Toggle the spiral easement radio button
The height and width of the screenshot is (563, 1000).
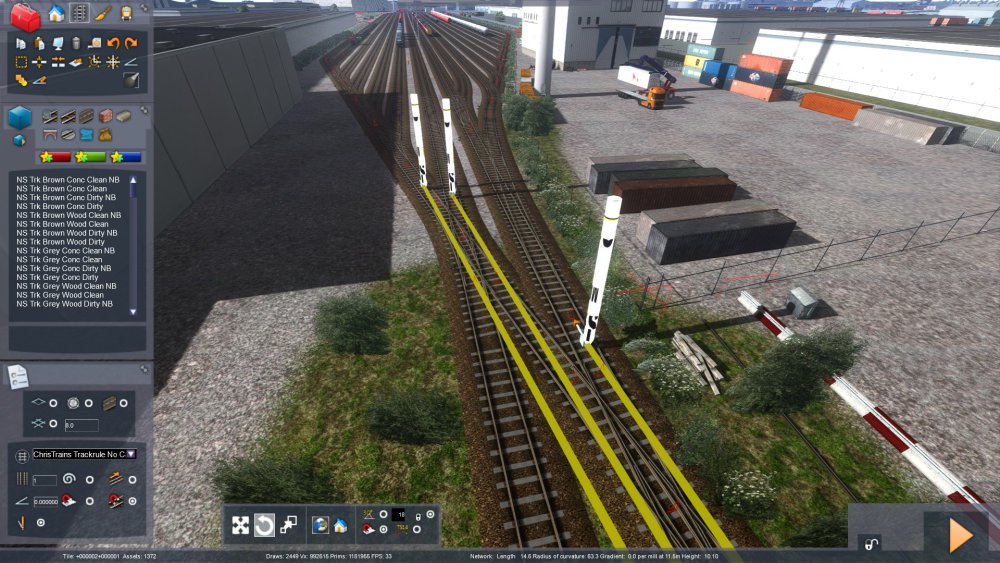click(88, 479)
